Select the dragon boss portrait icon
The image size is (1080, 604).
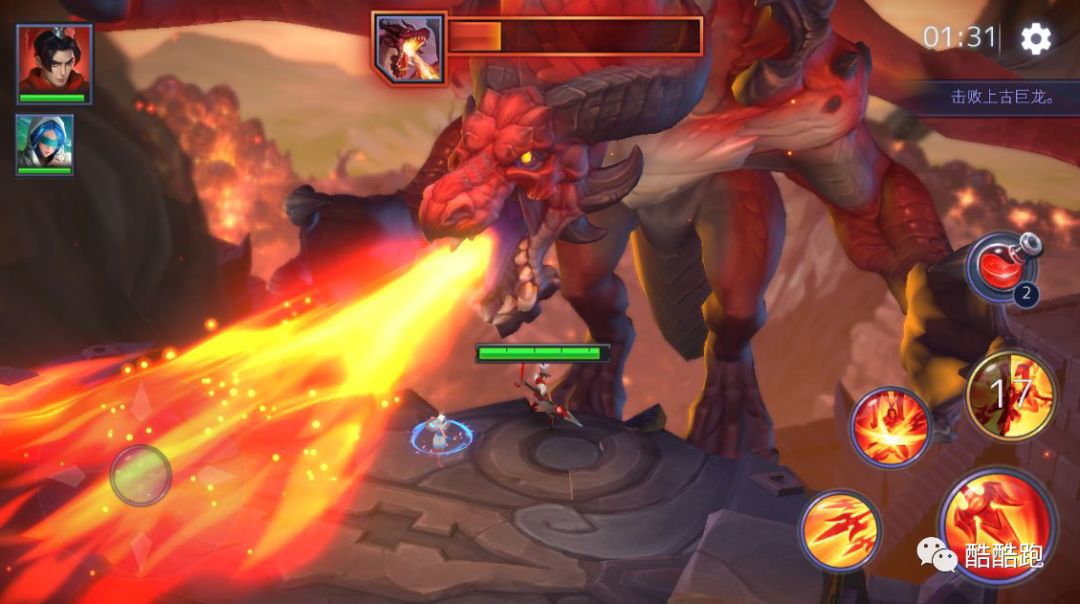coord(410,47)
